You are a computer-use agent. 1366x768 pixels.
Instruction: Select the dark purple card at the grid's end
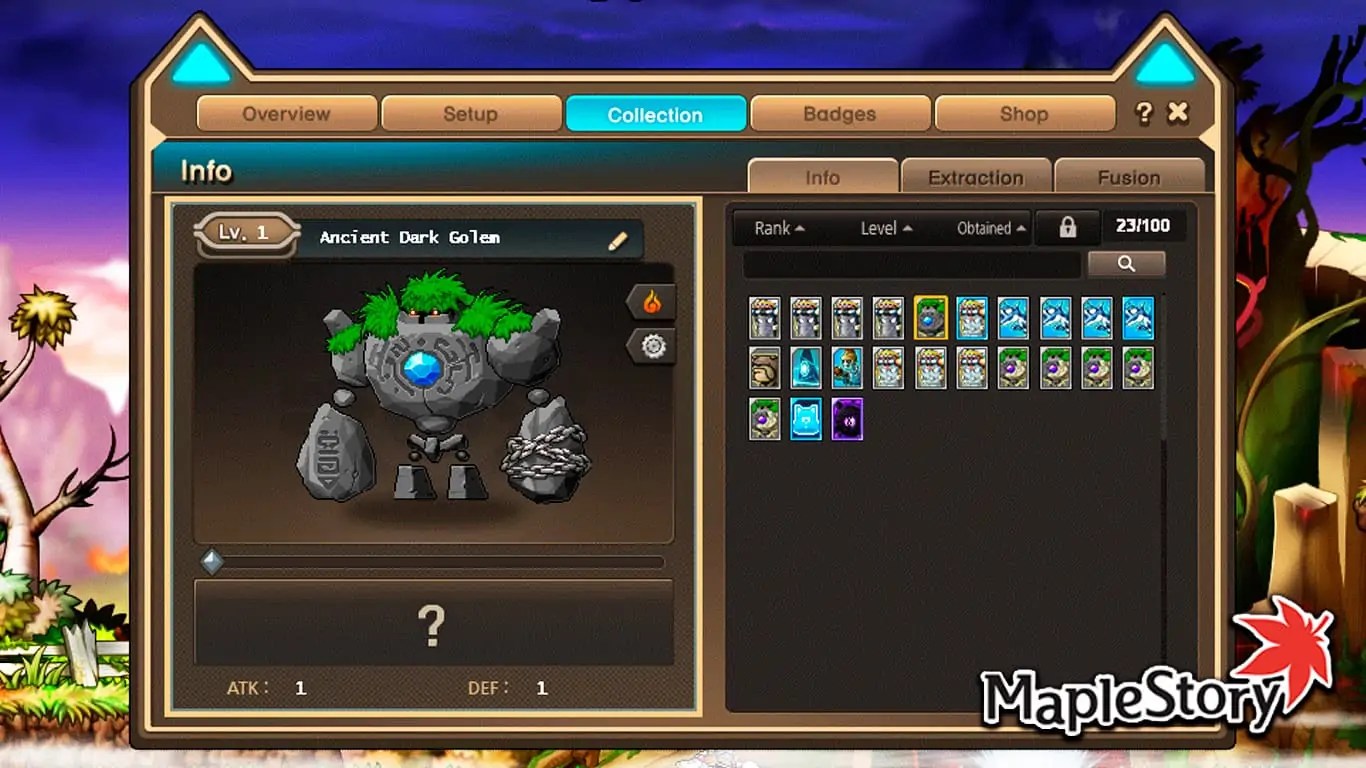pos(847,417)
